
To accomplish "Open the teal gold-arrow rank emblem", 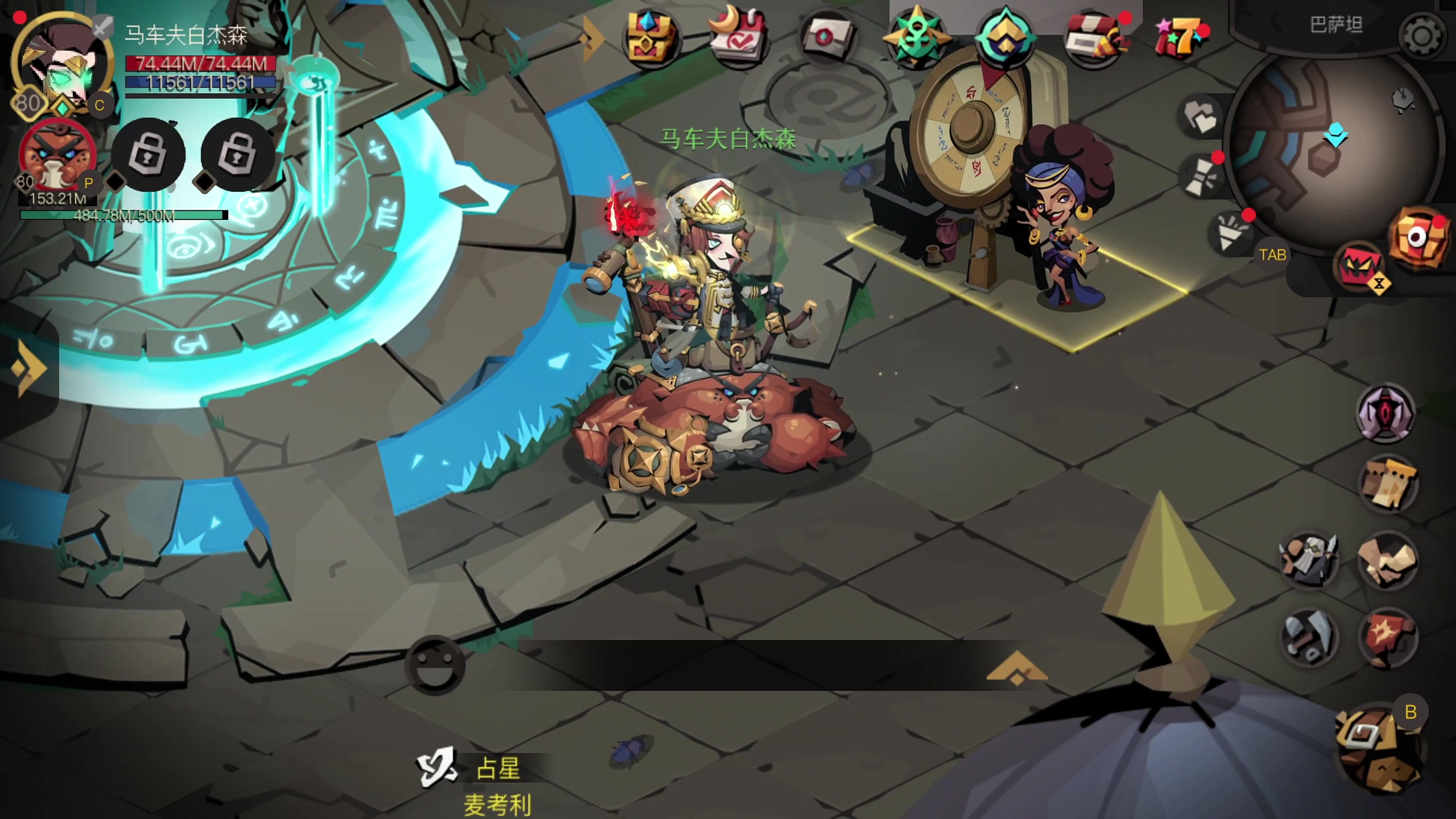I will [x=1005, y=37].
